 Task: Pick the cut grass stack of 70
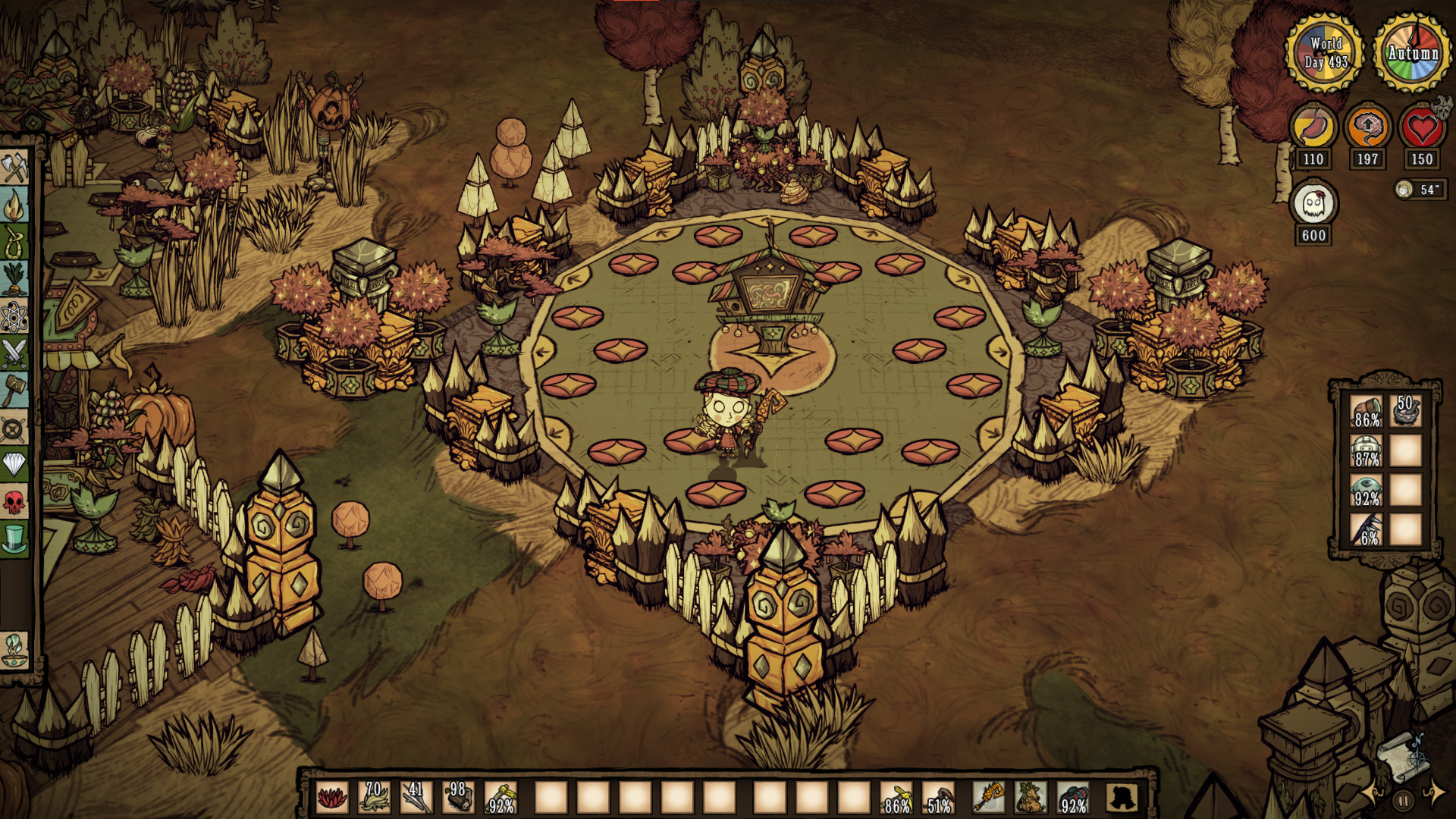coord(374,798)
